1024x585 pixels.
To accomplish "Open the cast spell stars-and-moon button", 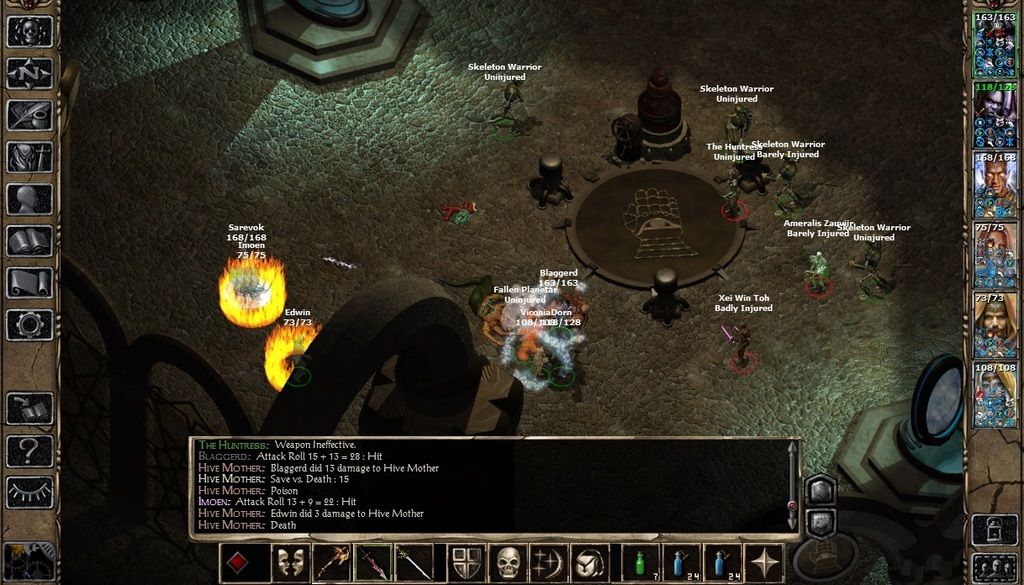I will 549,563.
